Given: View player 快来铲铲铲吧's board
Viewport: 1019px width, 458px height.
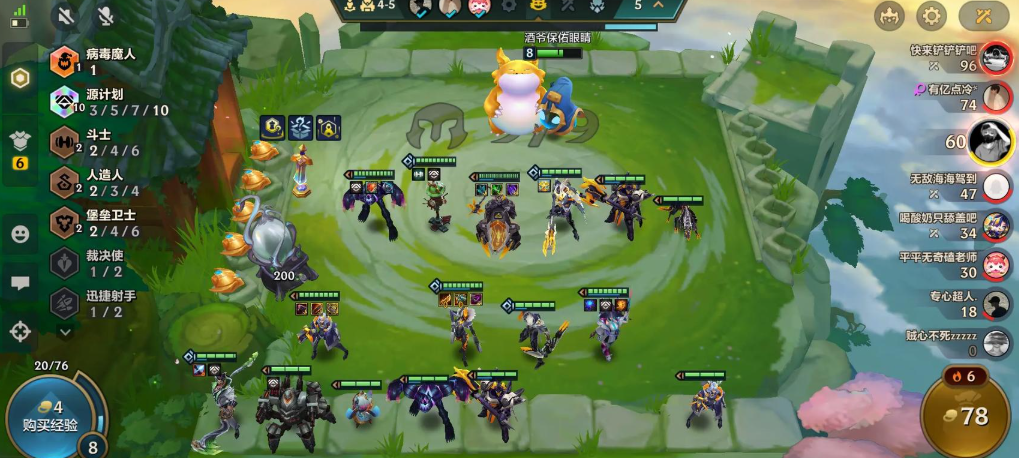Looking at the screenshot, I should pyautogui.click(x=995, y=59).
